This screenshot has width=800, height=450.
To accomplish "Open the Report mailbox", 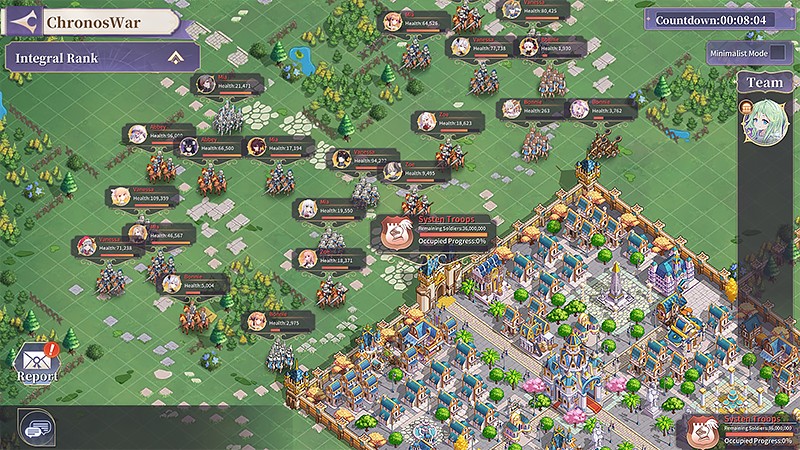I will pos(36,362).
